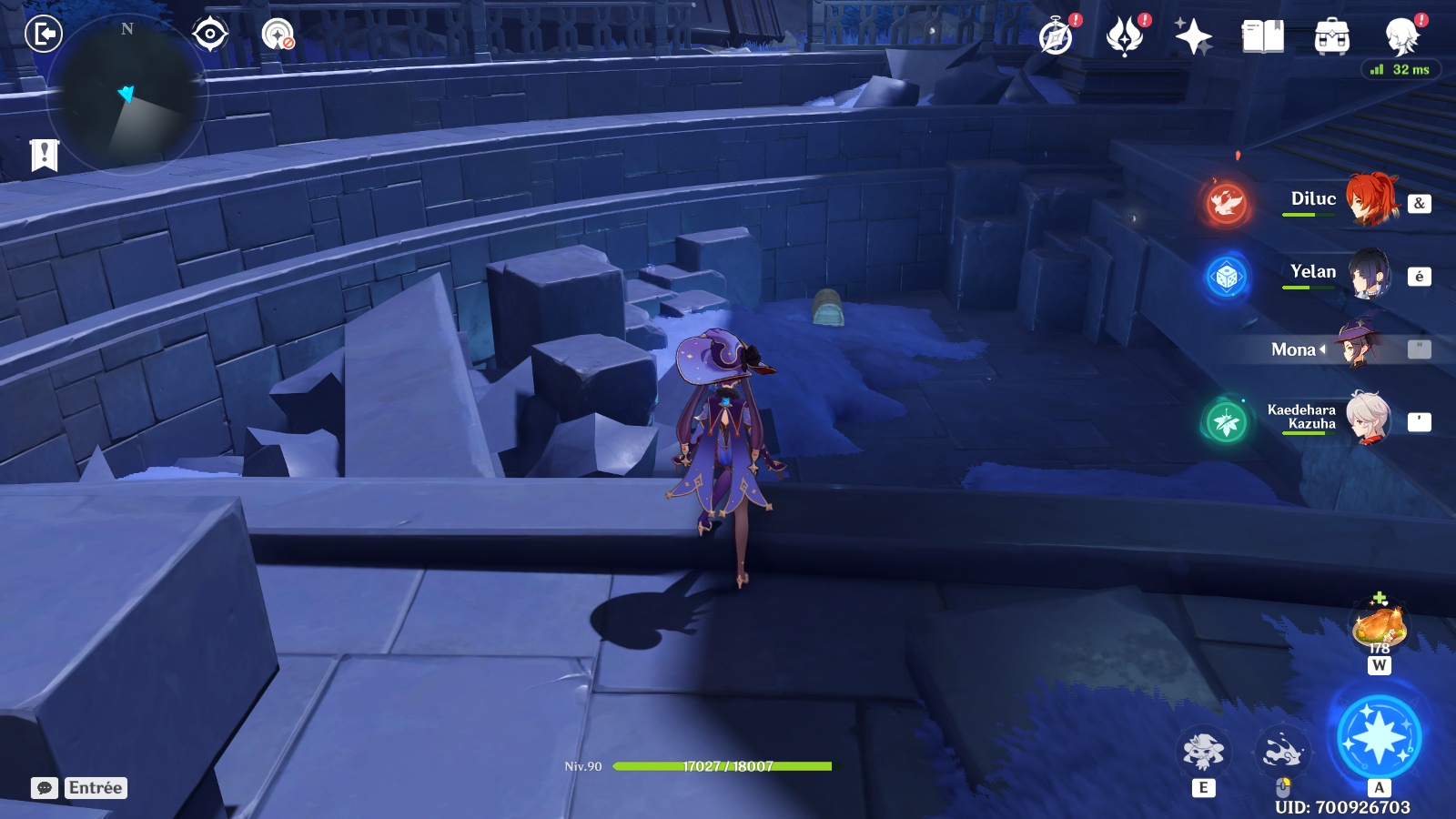This screenshot has width=1456, height=819.
Task: Open the Battle Pass winged icon
Action: point(1125,37)
